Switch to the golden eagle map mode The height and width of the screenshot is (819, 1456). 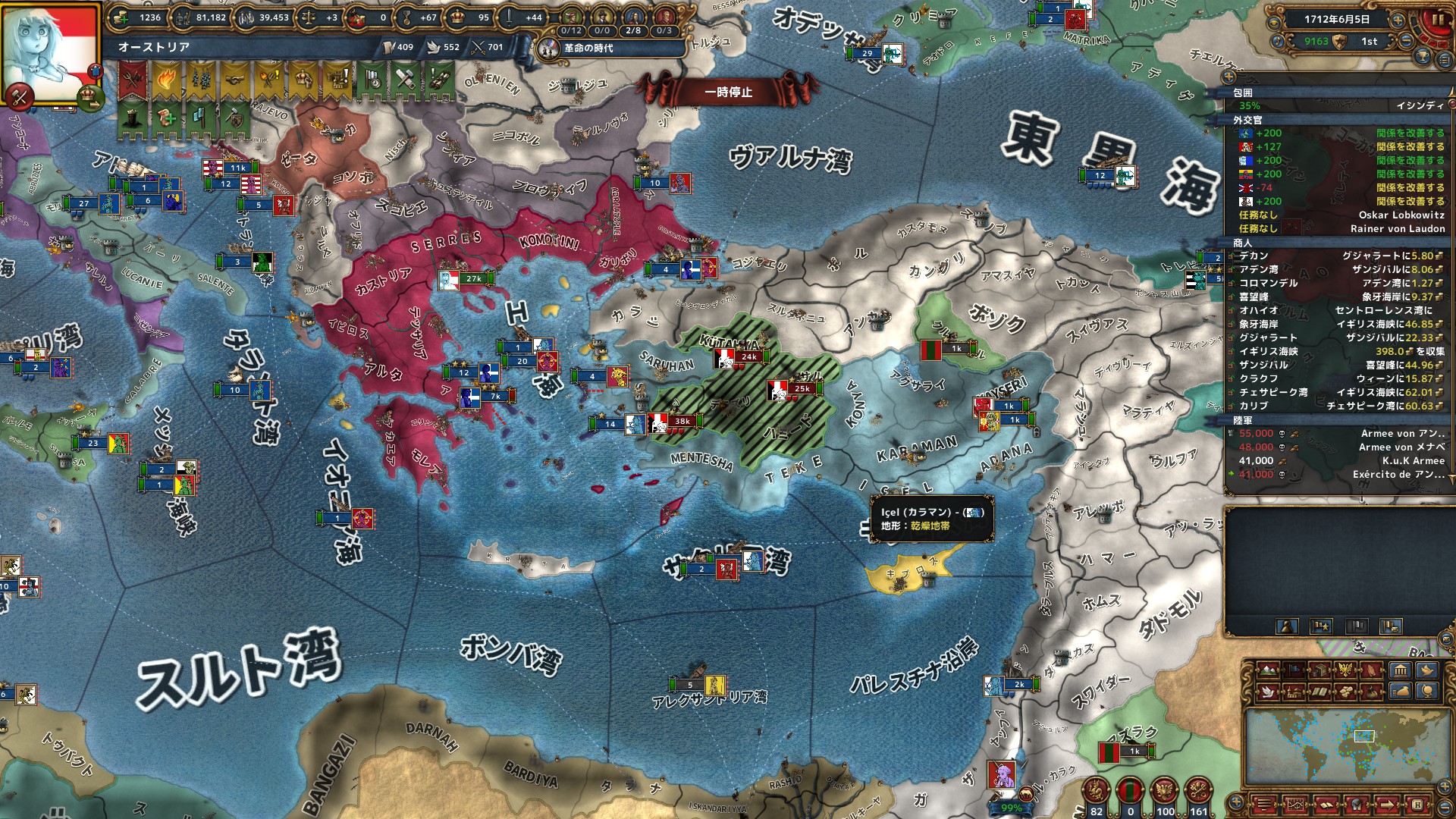coord(1346,670)
